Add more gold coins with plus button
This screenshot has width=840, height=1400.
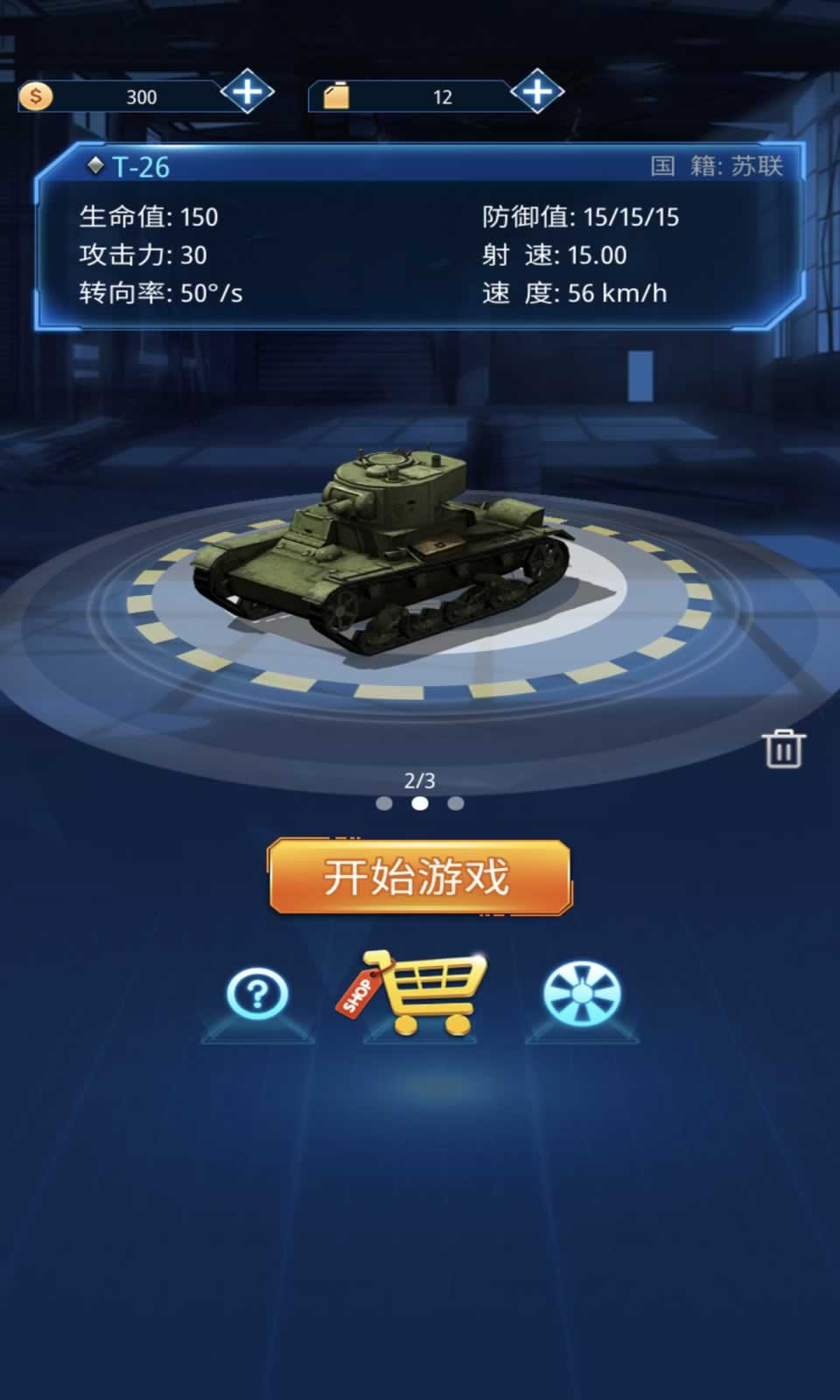[x=248, y=92]
